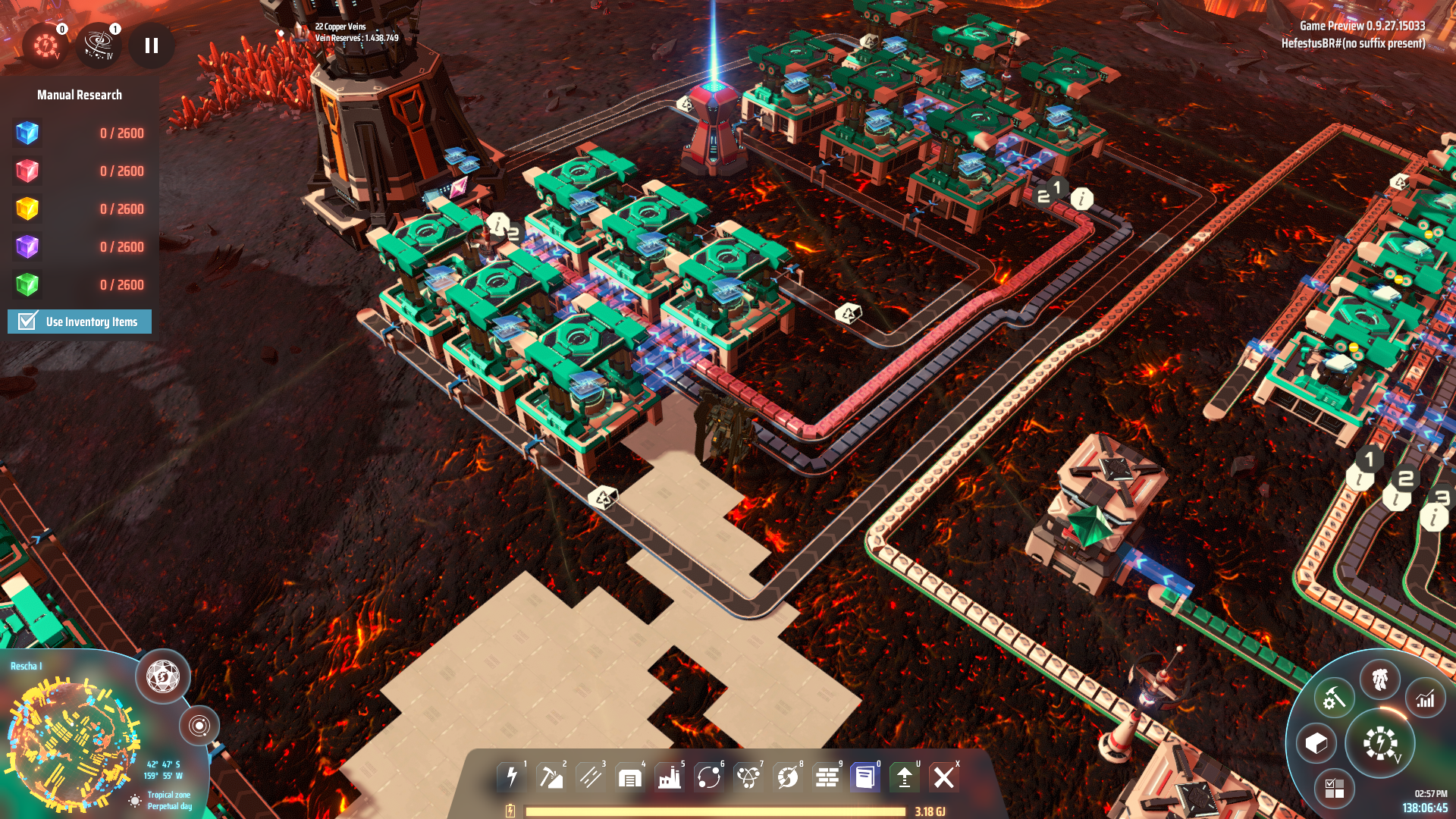Pause the research queue
Screen dimensions: 1456x819
[x=152, y=46]
